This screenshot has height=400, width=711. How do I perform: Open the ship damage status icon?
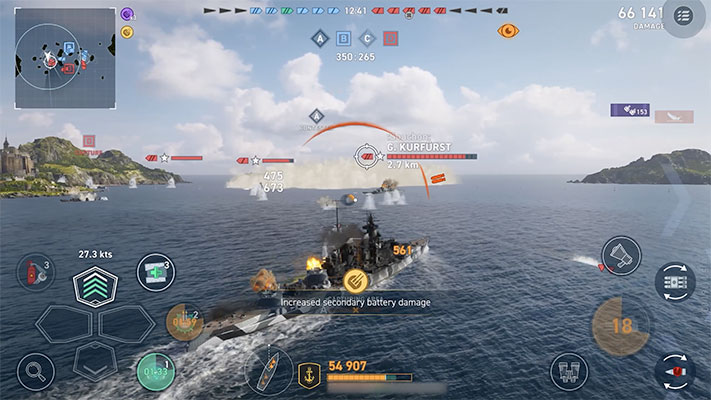coord(268,371)
